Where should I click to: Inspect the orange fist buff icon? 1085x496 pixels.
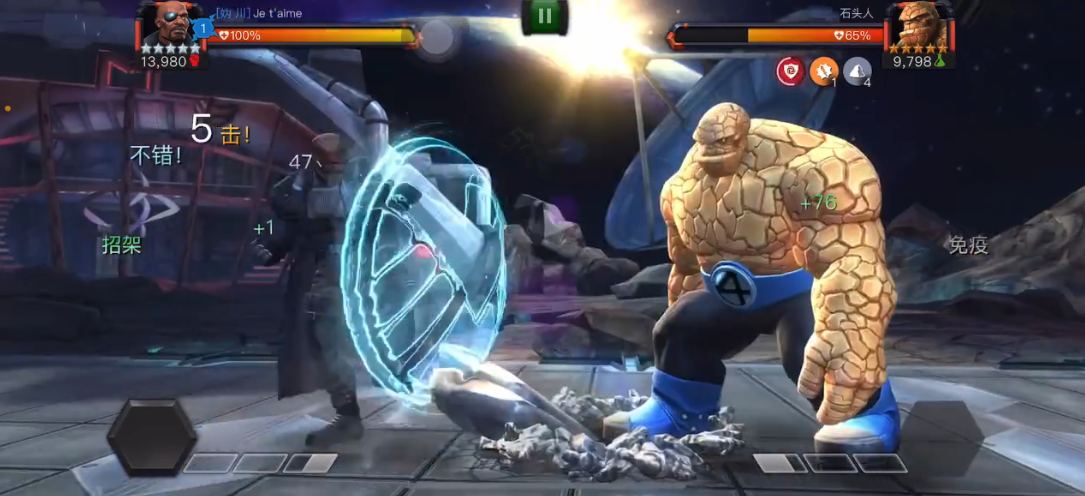tap(823, 71)
